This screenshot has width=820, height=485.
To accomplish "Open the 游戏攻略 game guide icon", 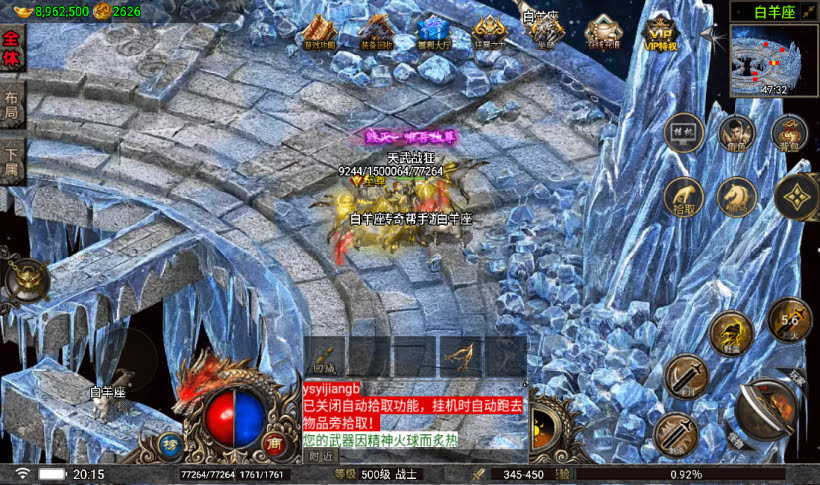I will [x=320, y=33].
